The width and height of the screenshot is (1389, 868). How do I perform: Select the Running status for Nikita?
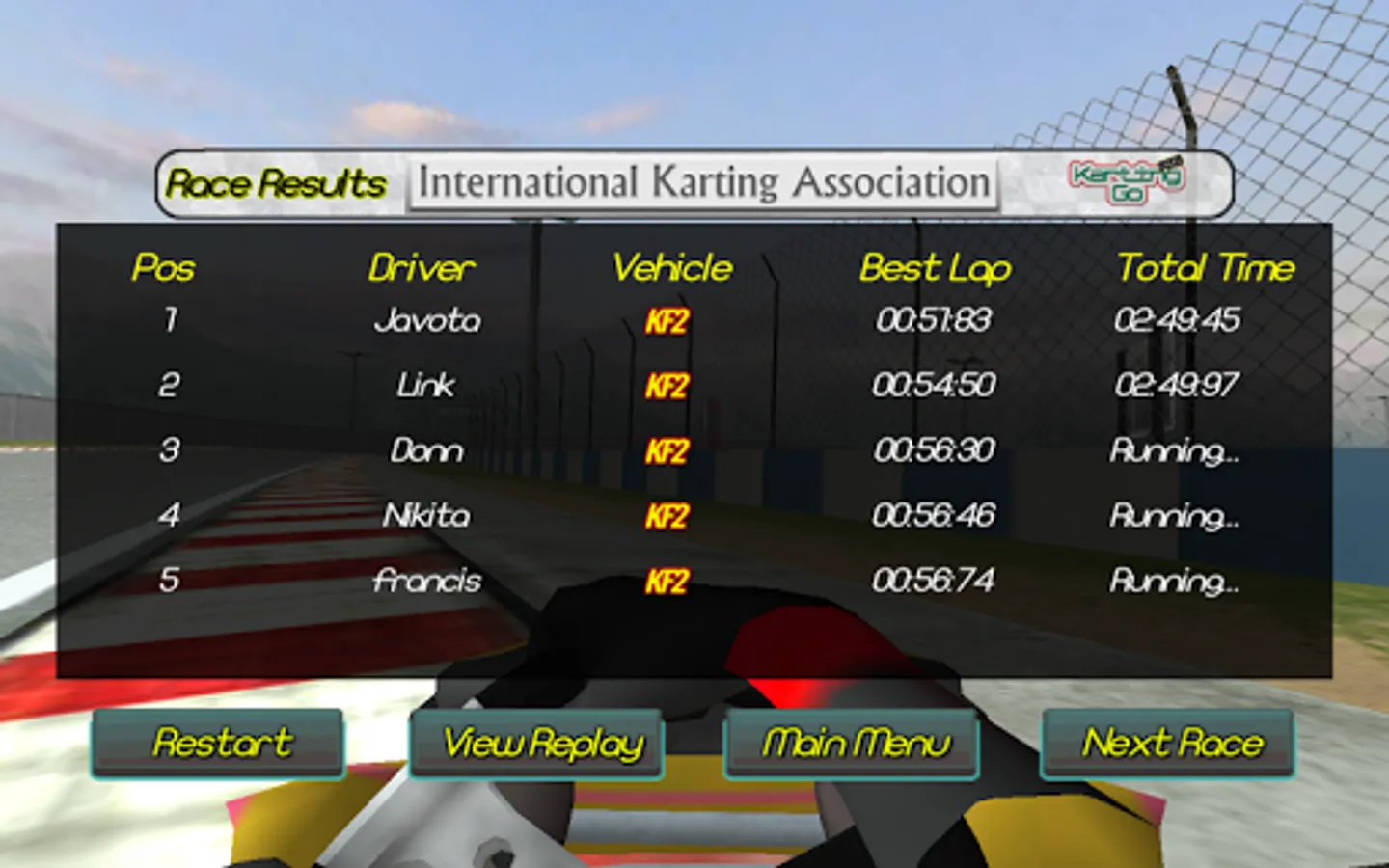pos(1173,516)
